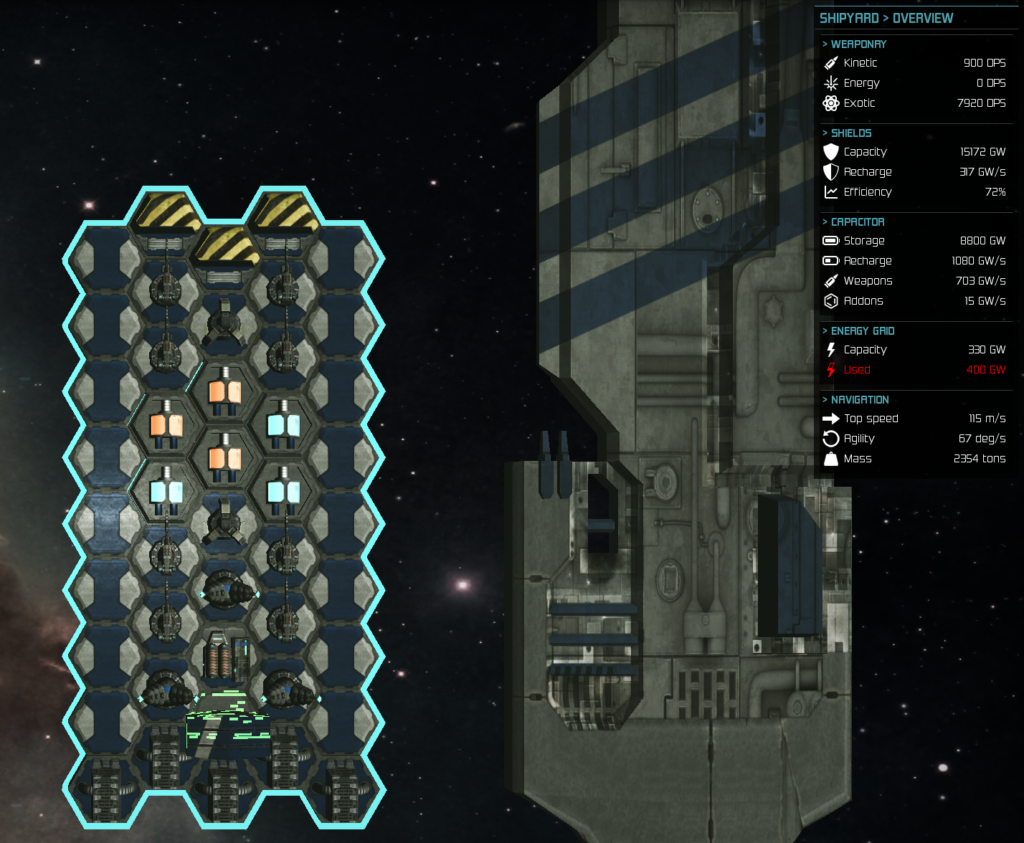The height and width of the screenshot is (843, 1024).
Task: Collapse the Energy Grid section
Action: click(862, 331)
